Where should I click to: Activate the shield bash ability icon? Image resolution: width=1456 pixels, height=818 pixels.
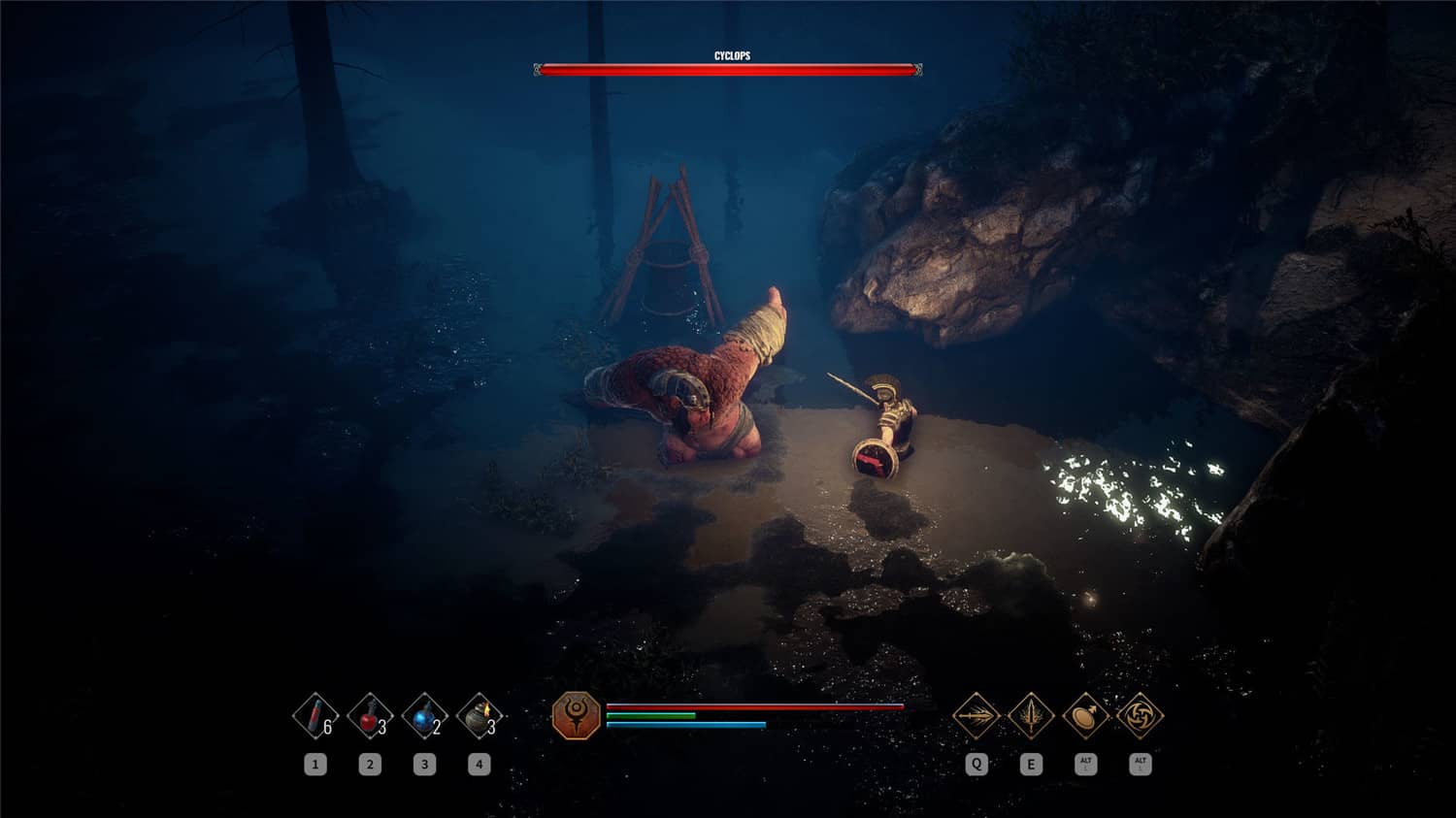(1086, 716)
